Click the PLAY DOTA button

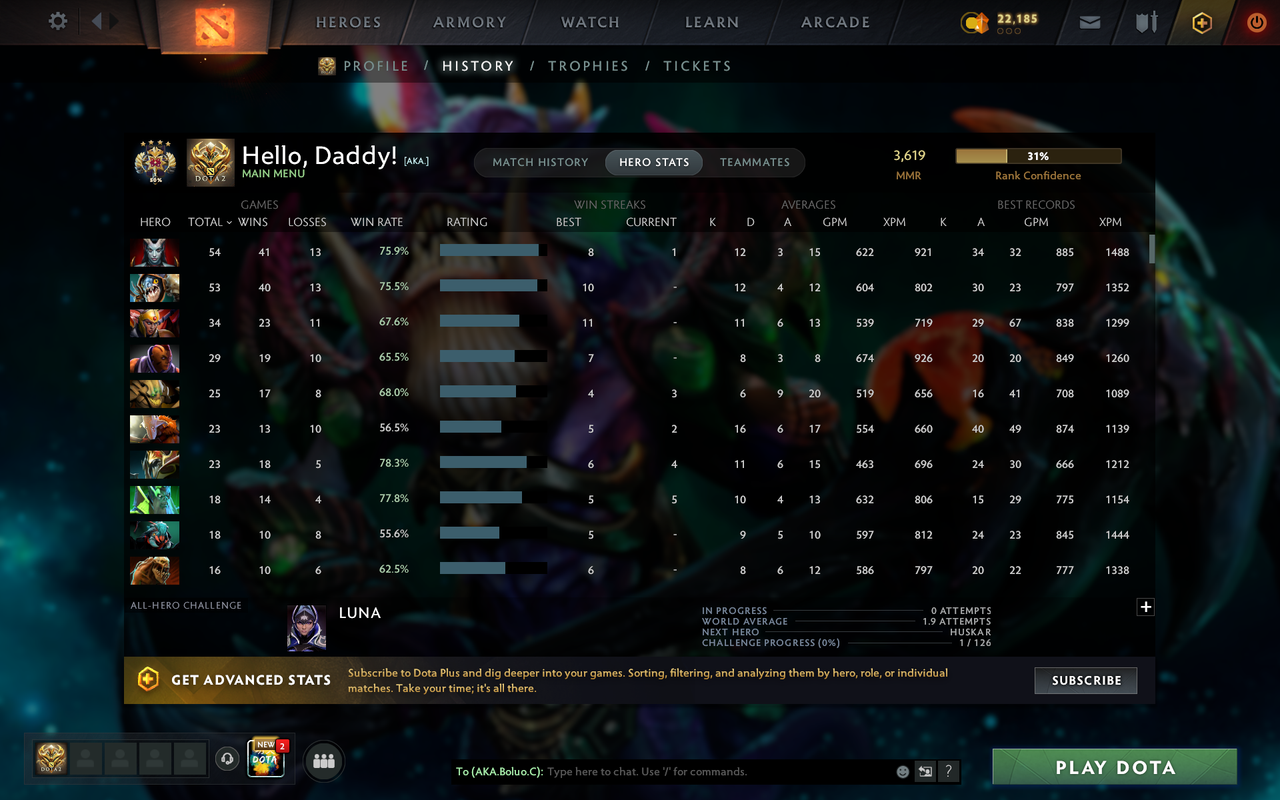(x=1113, y=767)
